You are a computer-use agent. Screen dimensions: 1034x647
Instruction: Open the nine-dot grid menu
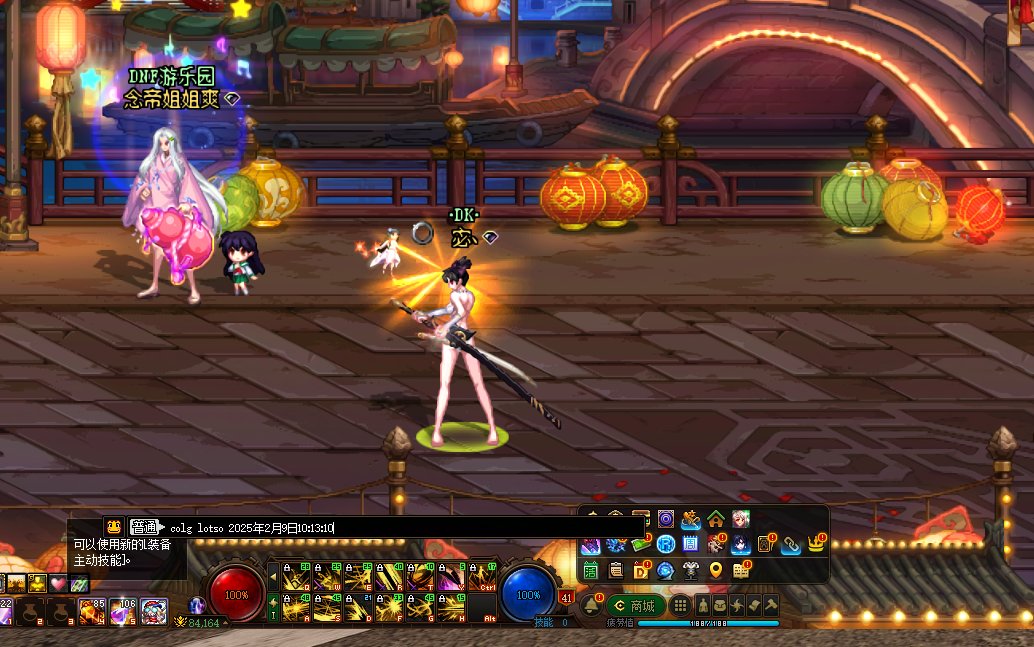pyautogui.click(x=680, y=606)
